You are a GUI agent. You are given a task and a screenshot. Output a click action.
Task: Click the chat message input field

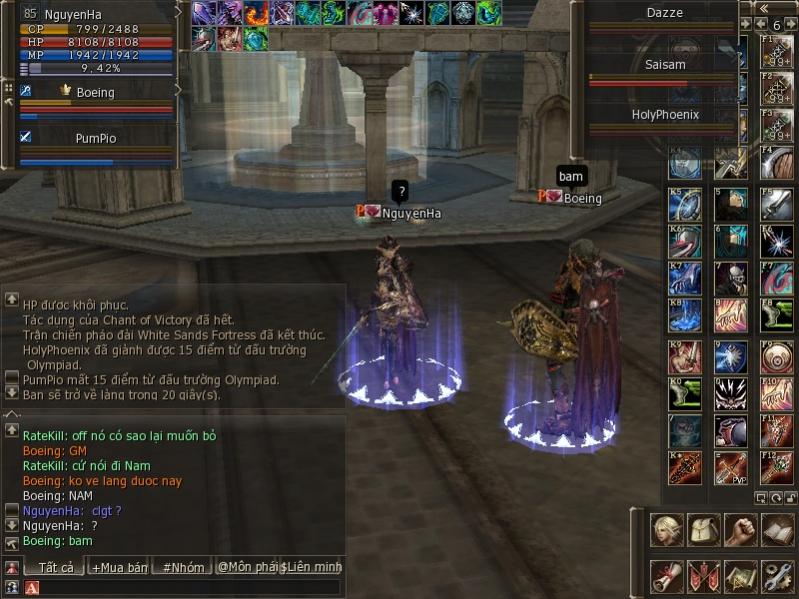tap(190, 588)
